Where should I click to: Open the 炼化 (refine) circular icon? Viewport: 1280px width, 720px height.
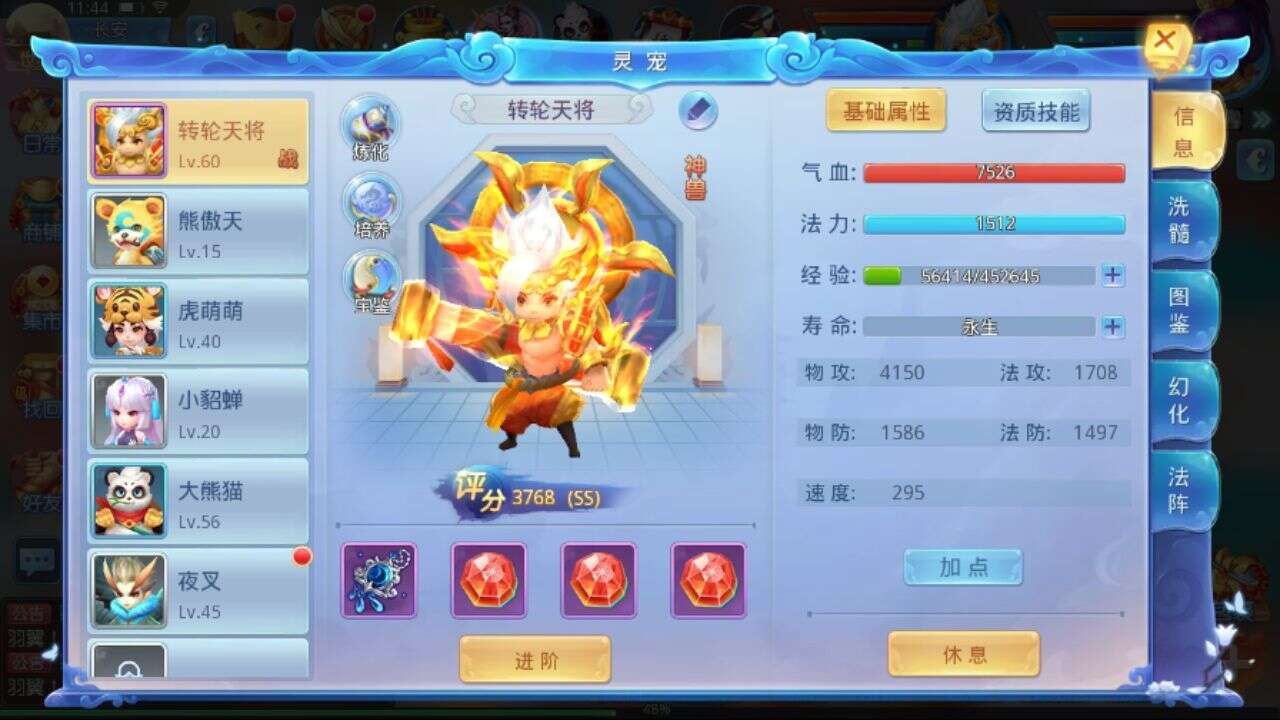click(x=372, y=125)
